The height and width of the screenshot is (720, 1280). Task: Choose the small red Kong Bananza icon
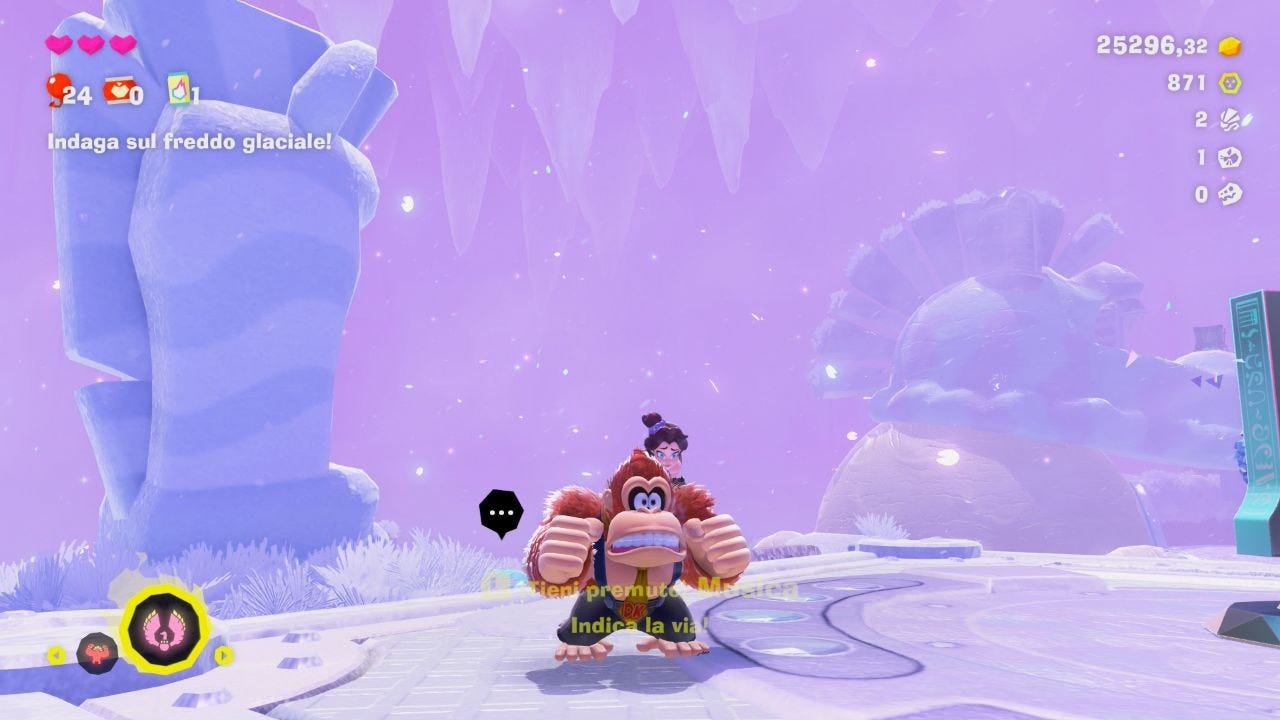point(97,653)
